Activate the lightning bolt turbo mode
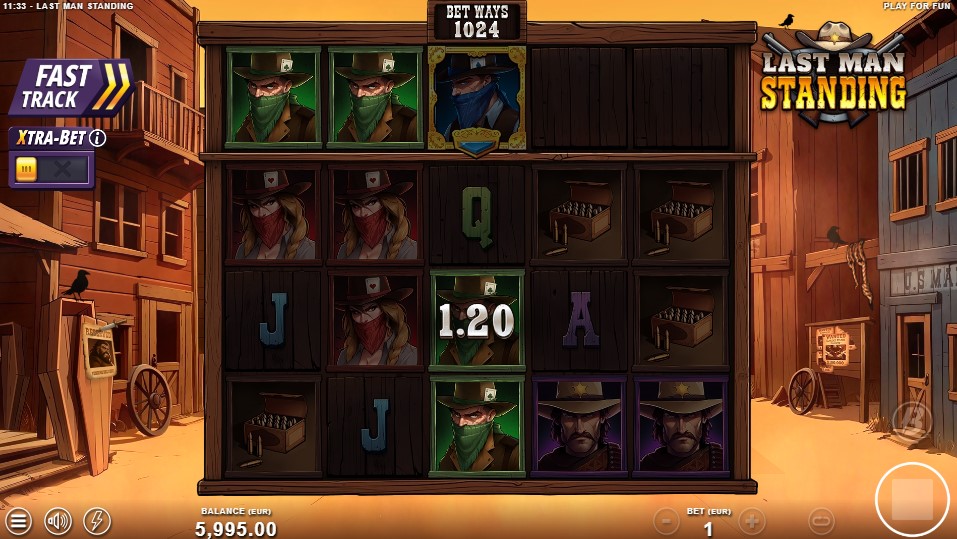The width and height of the screenshot is (957, 539). [97, 520]
